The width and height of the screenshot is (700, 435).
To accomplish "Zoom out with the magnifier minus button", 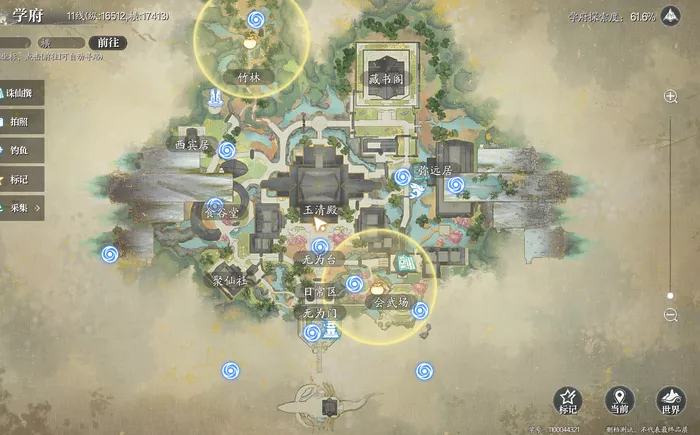I will (x=671, y=315).
